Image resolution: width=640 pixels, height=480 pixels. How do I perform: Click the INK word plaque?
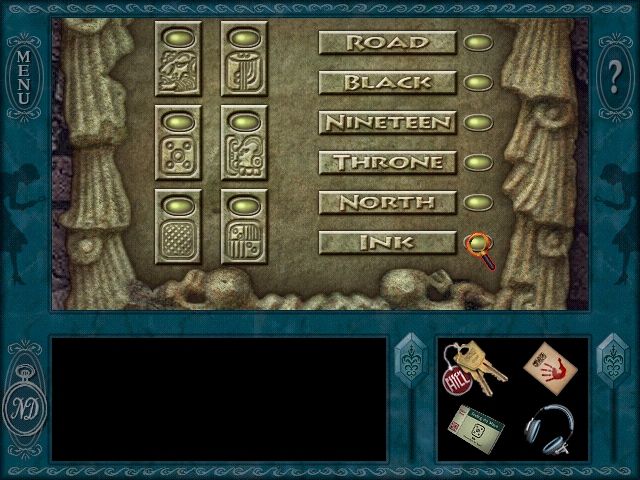pos(387,242)
